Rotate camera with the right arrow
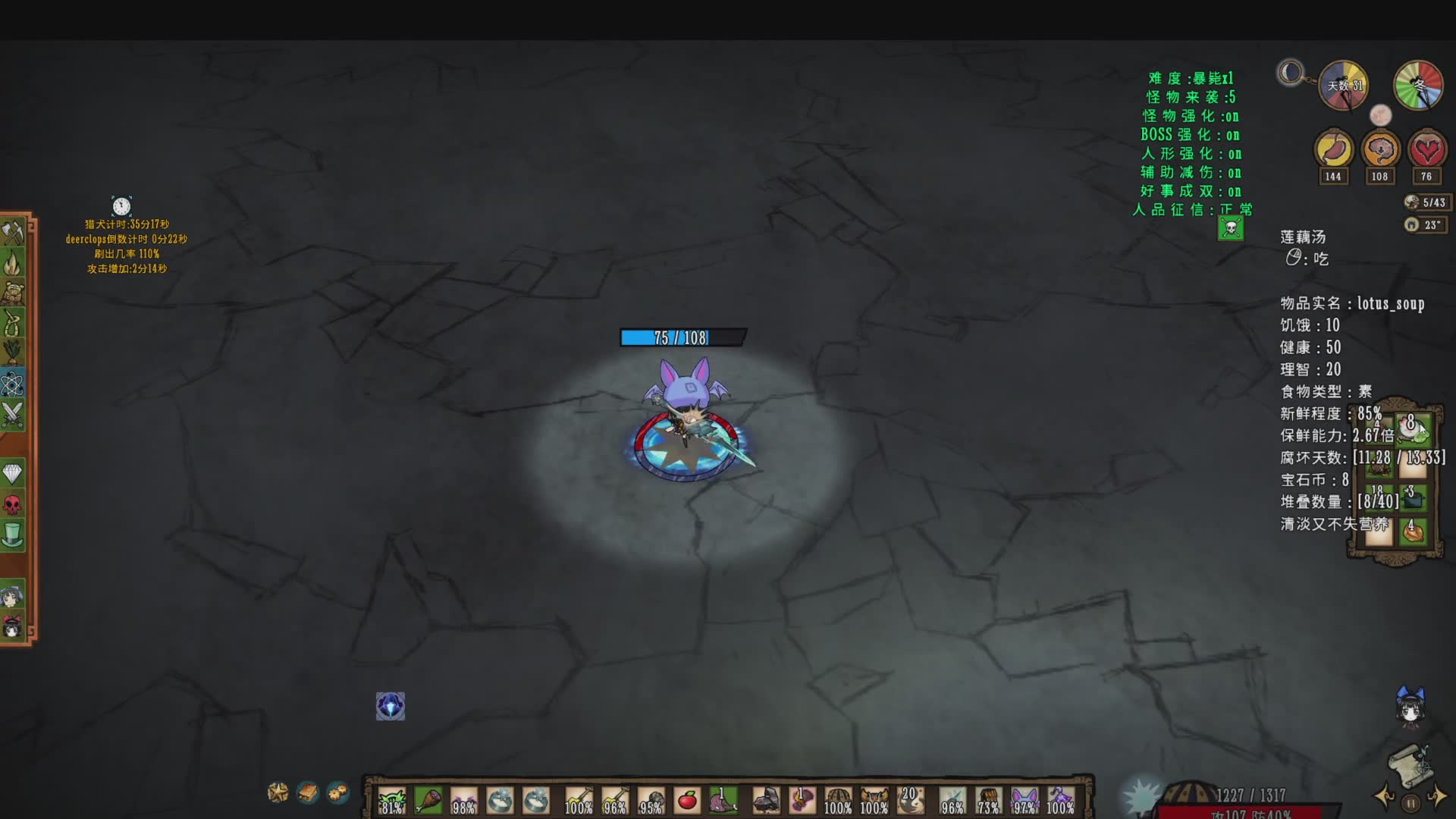 click(1437, 797)
